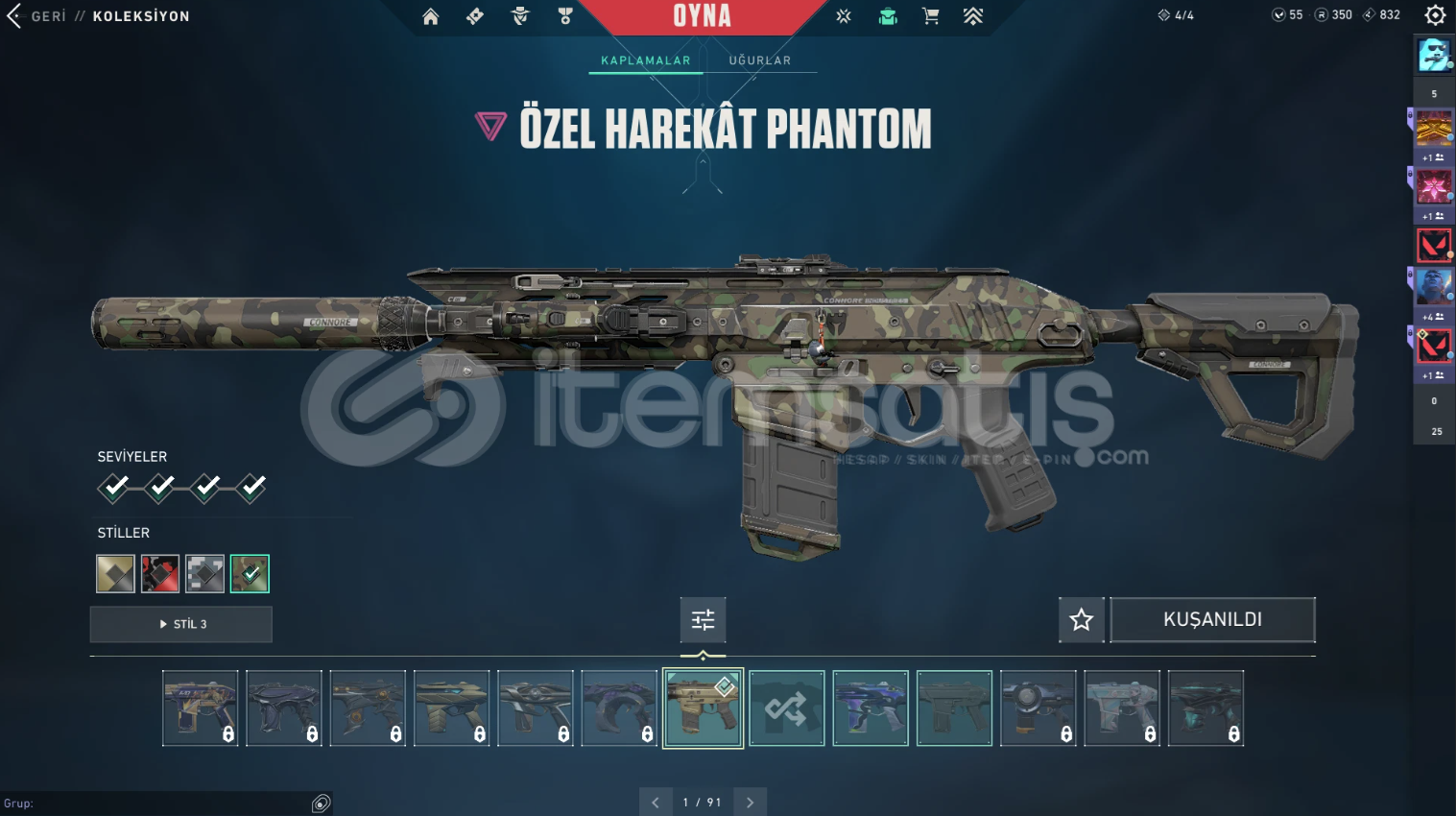Open the filter sliders icon below the weapon

click(x=703, y=619)
